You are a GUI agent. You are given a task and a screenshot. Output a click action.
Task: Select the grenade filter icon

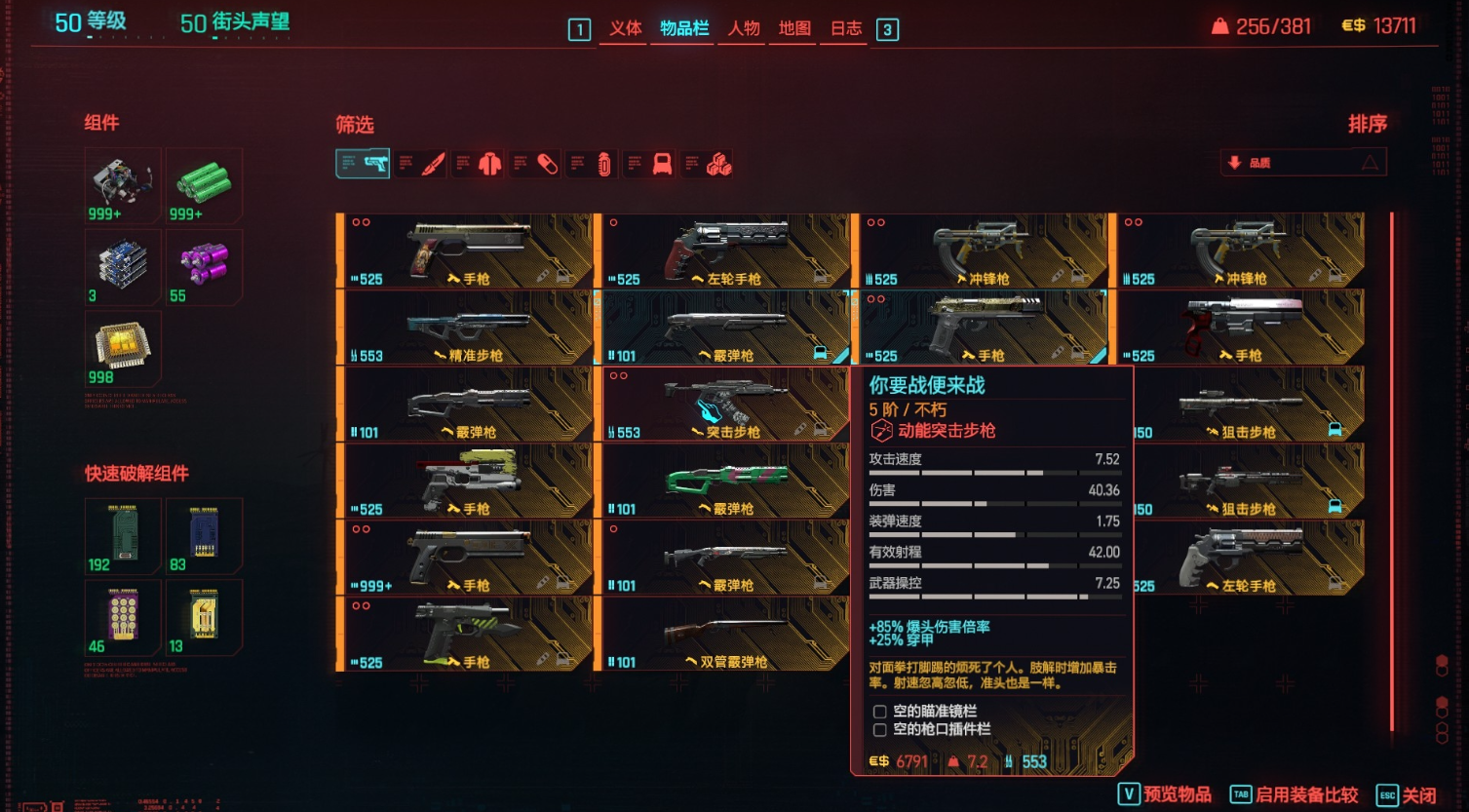604,163
